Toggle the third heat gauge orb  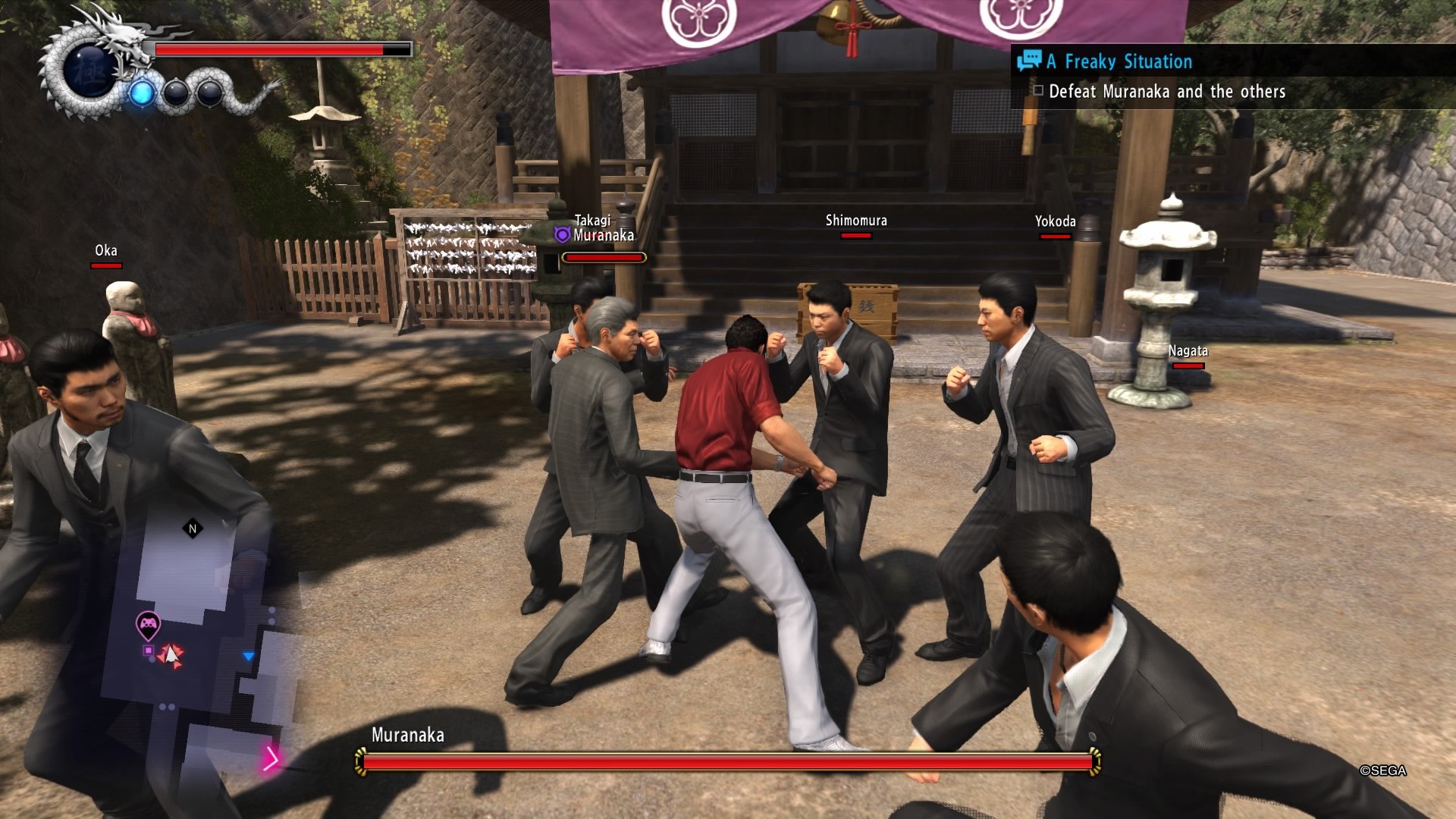click(x=209, y=93)
